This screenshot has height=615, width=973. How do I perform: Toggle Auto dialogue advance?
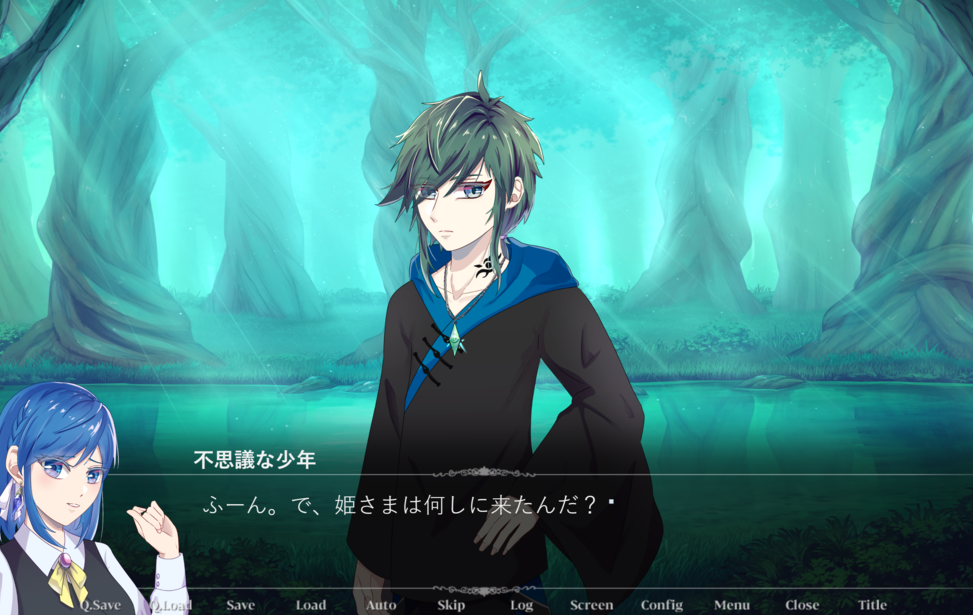[381, 605]
